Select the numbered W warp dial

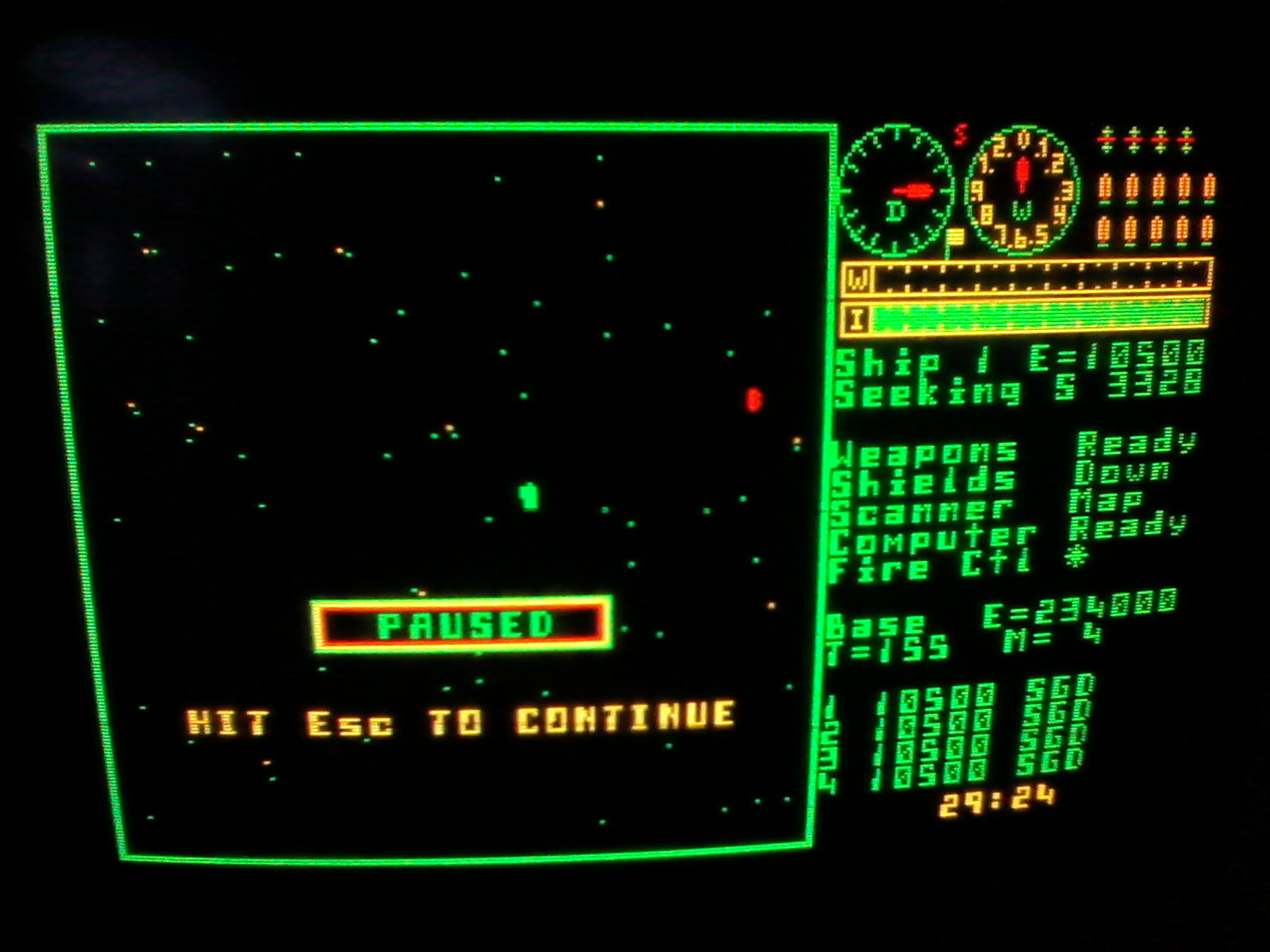(x=1022, y=191)
